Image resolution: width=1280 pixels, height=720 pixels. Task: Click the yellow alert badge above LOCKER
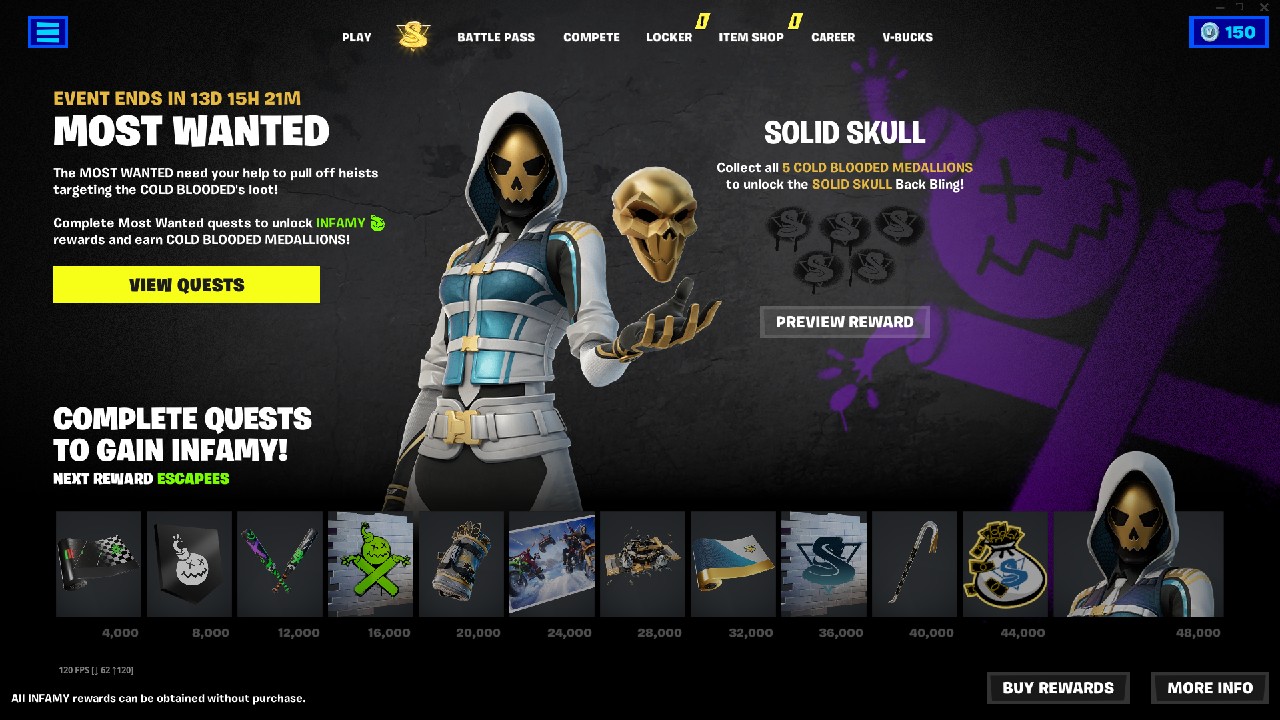click(x=703, y=20)
